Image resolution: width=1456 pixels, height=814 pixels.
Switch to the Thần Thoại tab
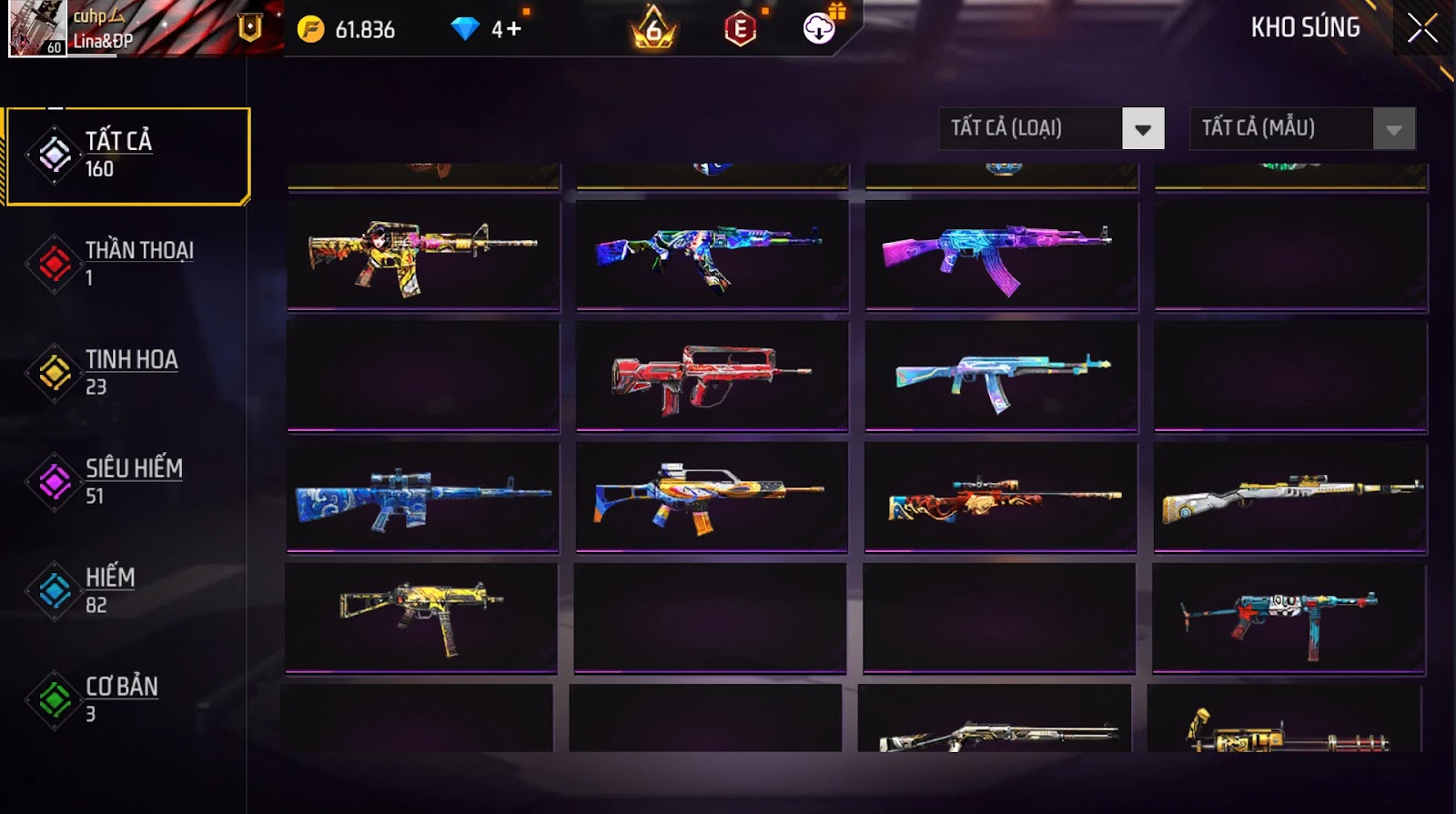click(127, 263)
